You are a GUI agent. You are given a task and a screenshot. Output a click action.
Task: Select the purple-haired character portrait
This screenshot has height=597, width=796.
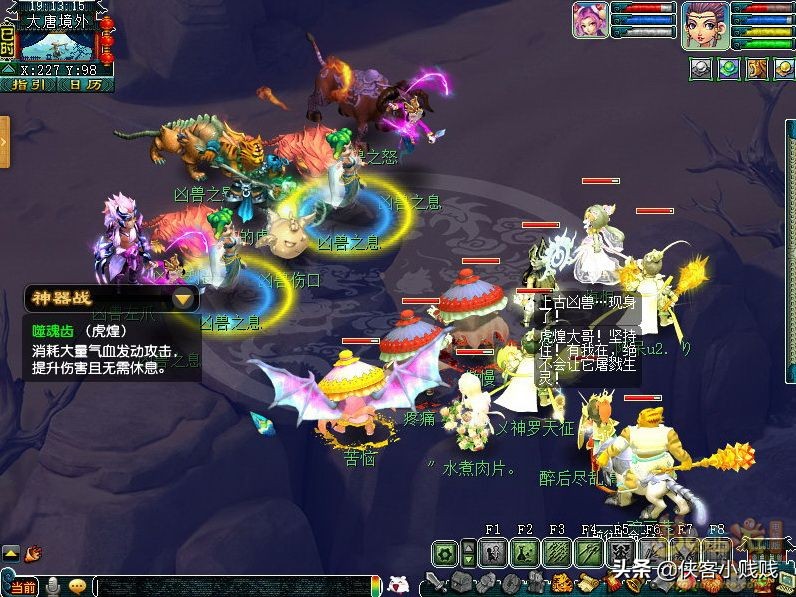pyautogui.click(x=704, y=24)
